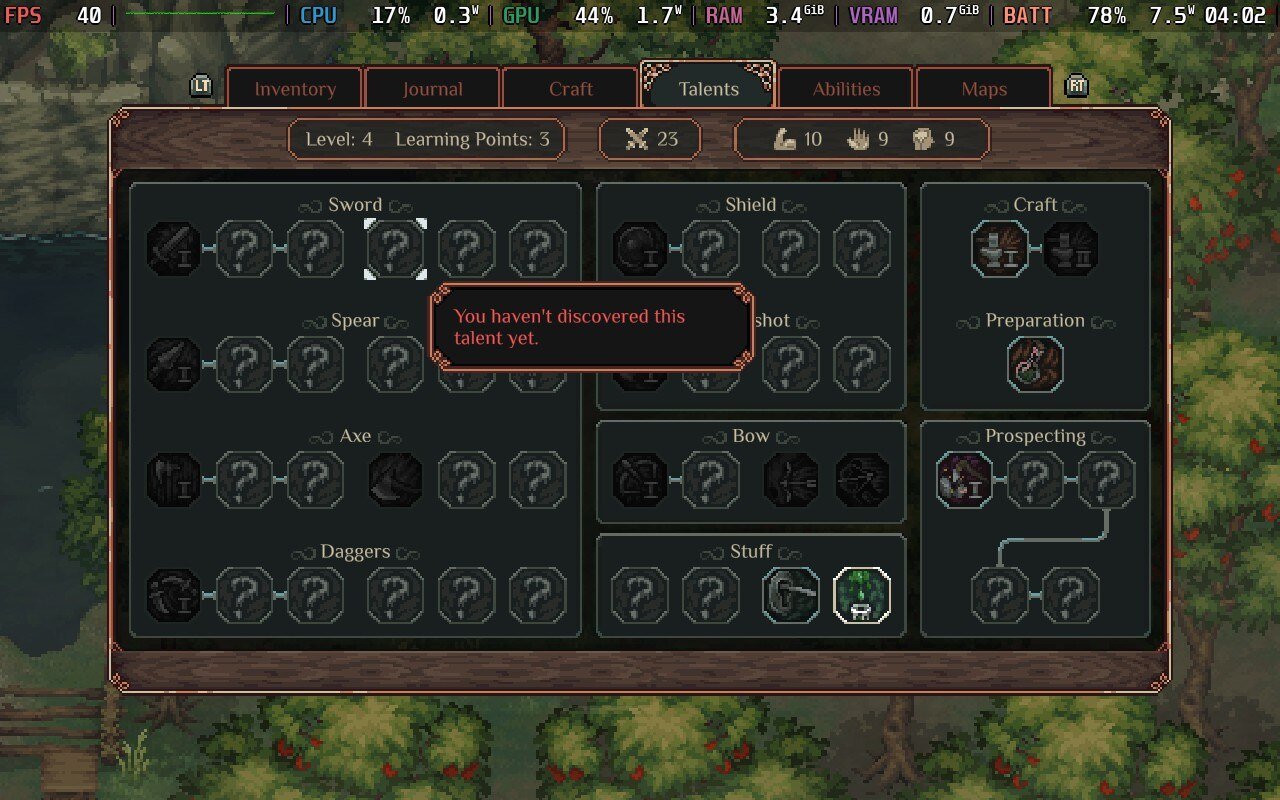Open the Maps tab
The width and height of the screenshot is (1280, 800).
click(x=983, y=89)
